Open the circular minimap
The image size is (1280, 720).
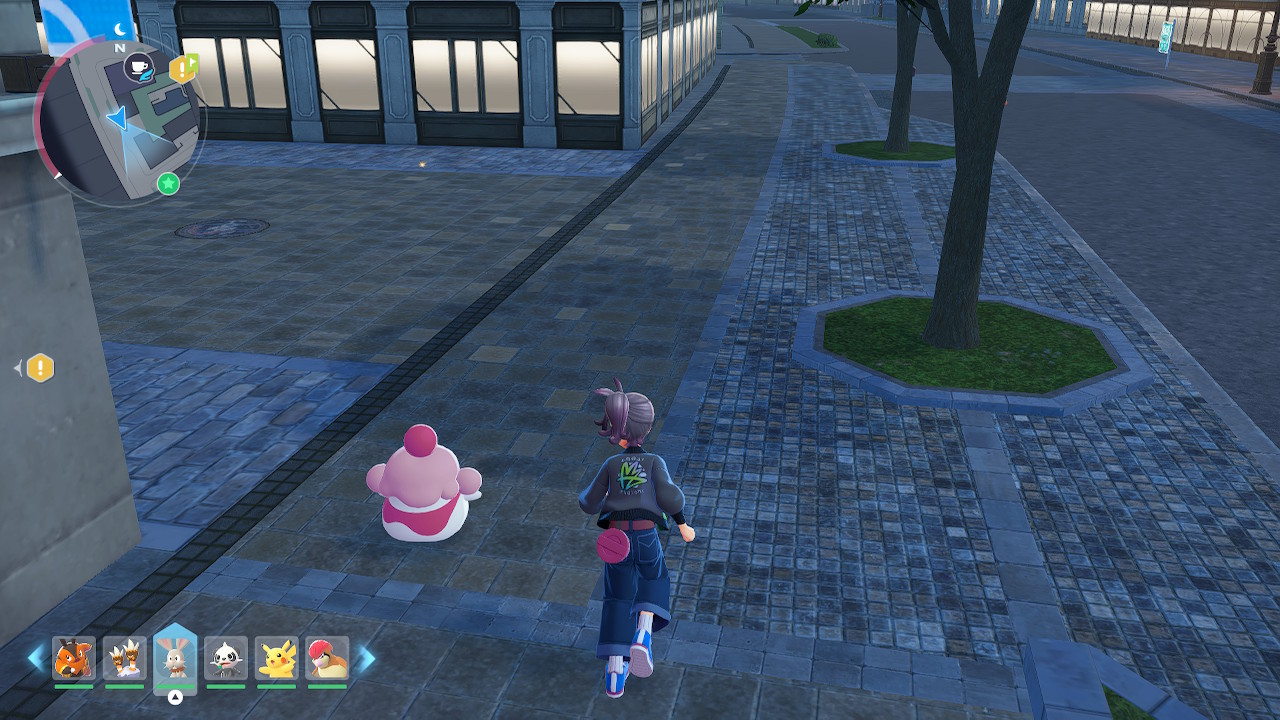coord(120,120)
